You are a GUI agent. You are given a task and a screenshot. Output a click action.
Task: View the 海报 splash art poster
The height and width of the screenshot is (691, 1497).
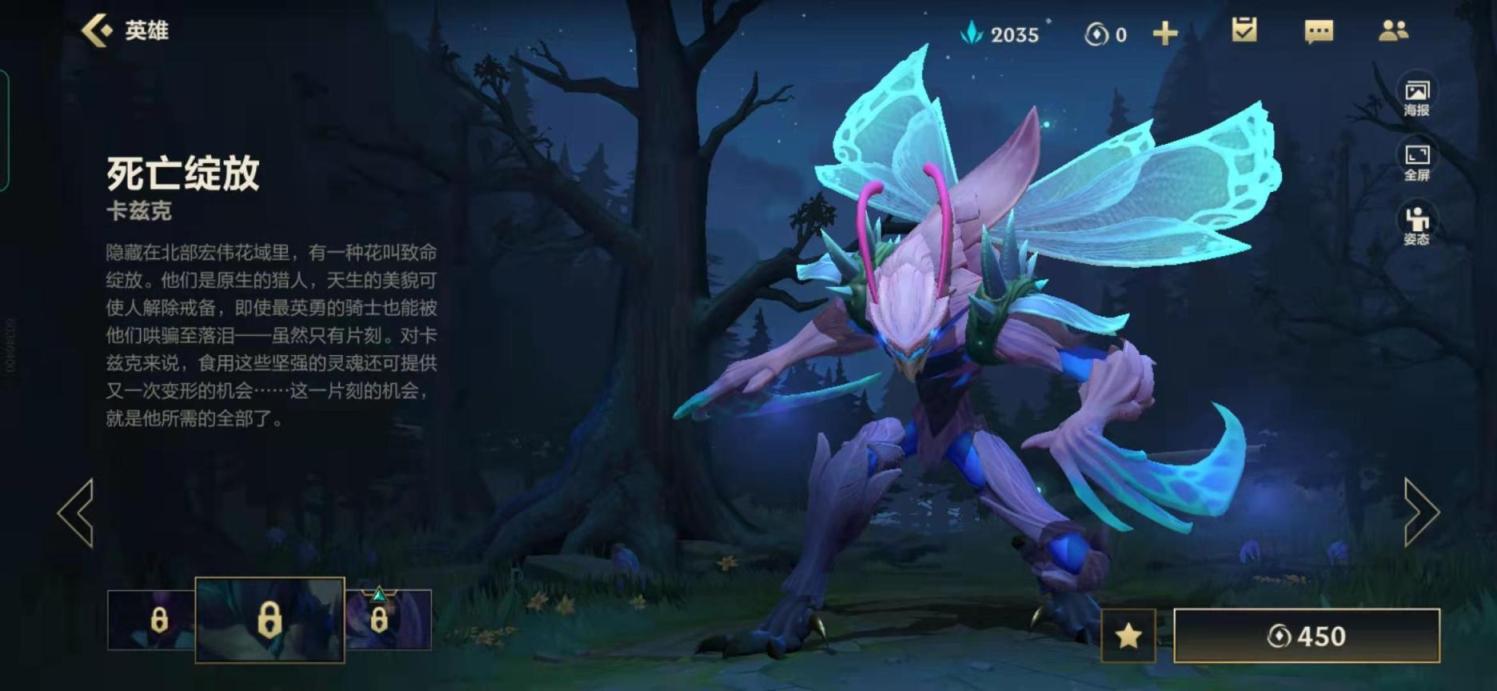(1416, 97)
